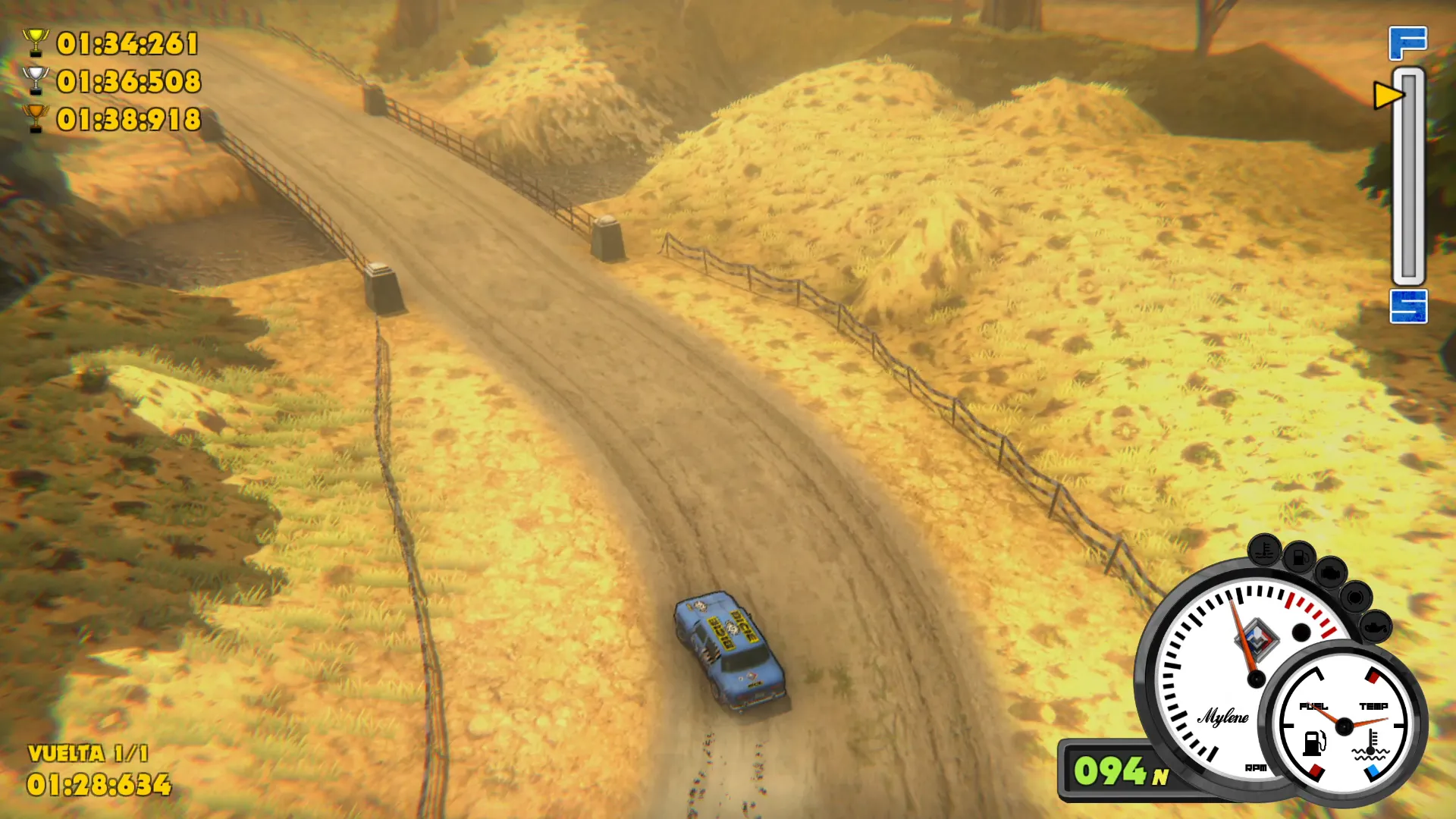Click the blue S start marker
Image resolution: width=1456 pixels, height=819 pixels.
click(1408, 306)
